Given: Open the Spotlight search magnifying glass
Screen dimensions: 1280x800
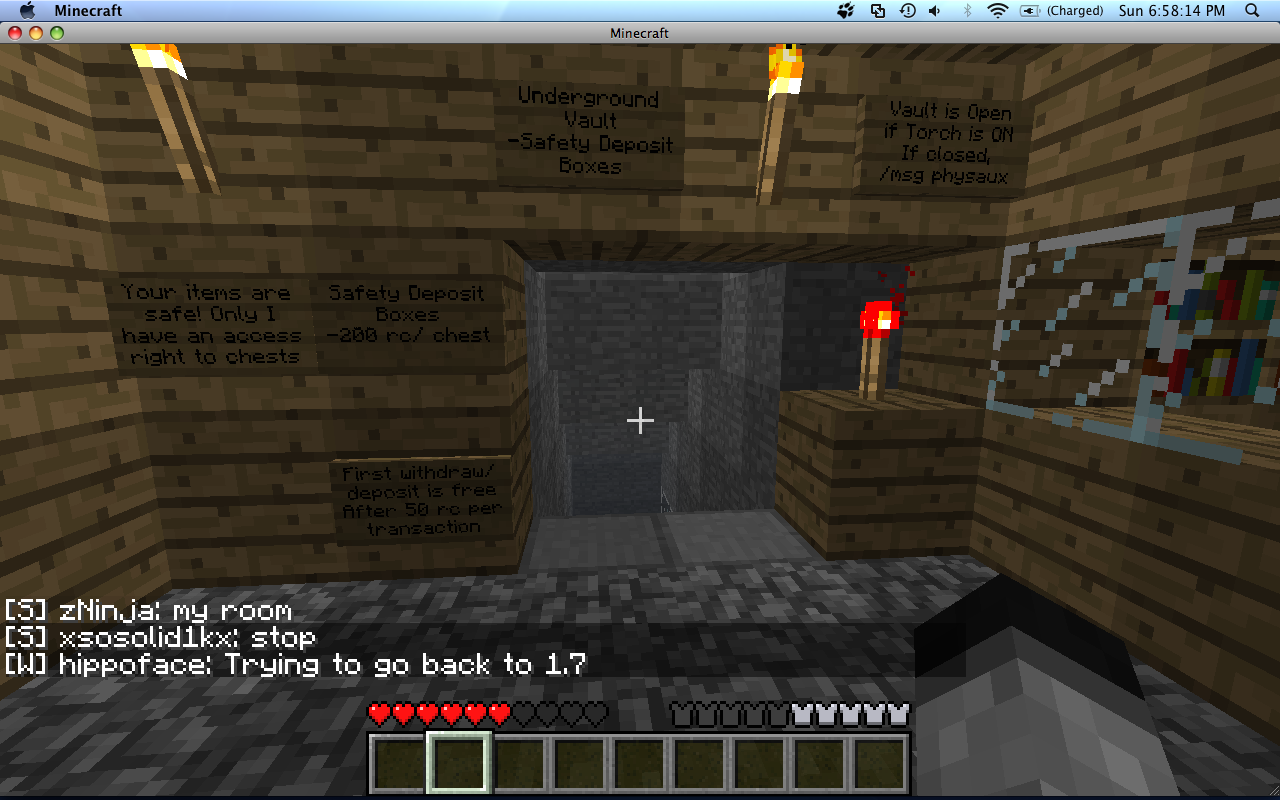Looking at the screenshot, I should [x=1252, y=11].
